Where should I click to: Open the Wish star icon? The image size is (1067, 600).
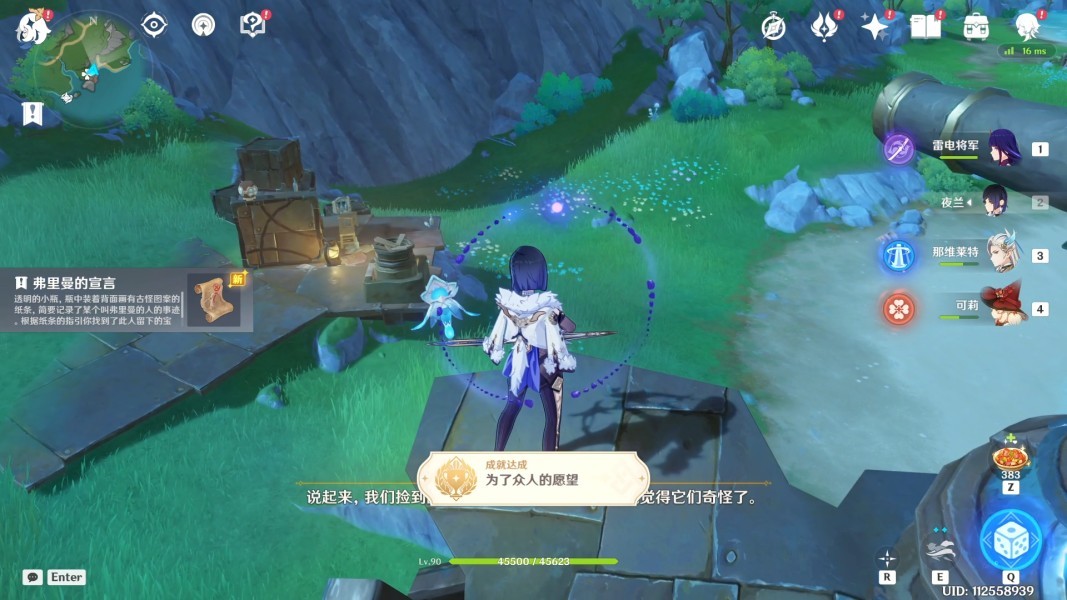click(x=875, y=27)
